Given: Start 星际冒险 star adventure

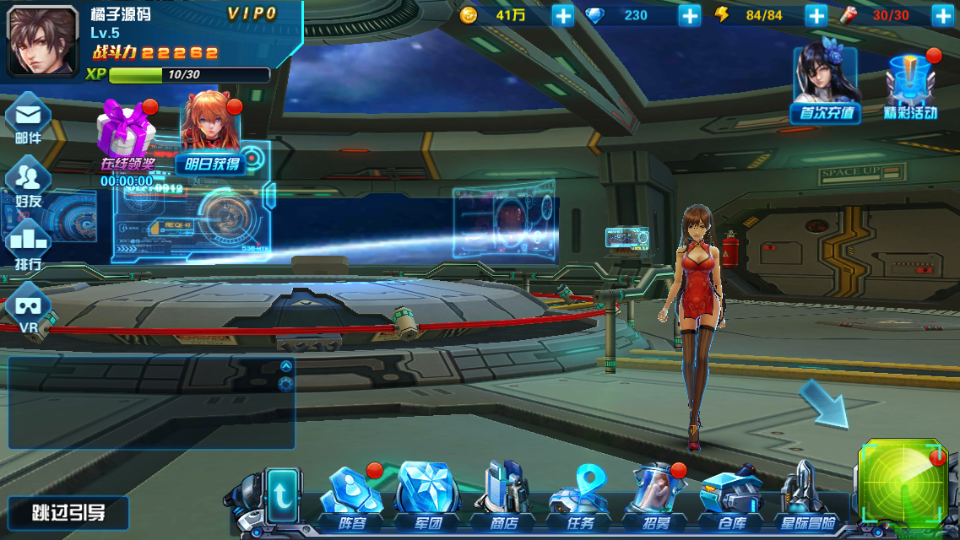Looking at the screenshot, I should pyautogui.click(x=805, y=497).
